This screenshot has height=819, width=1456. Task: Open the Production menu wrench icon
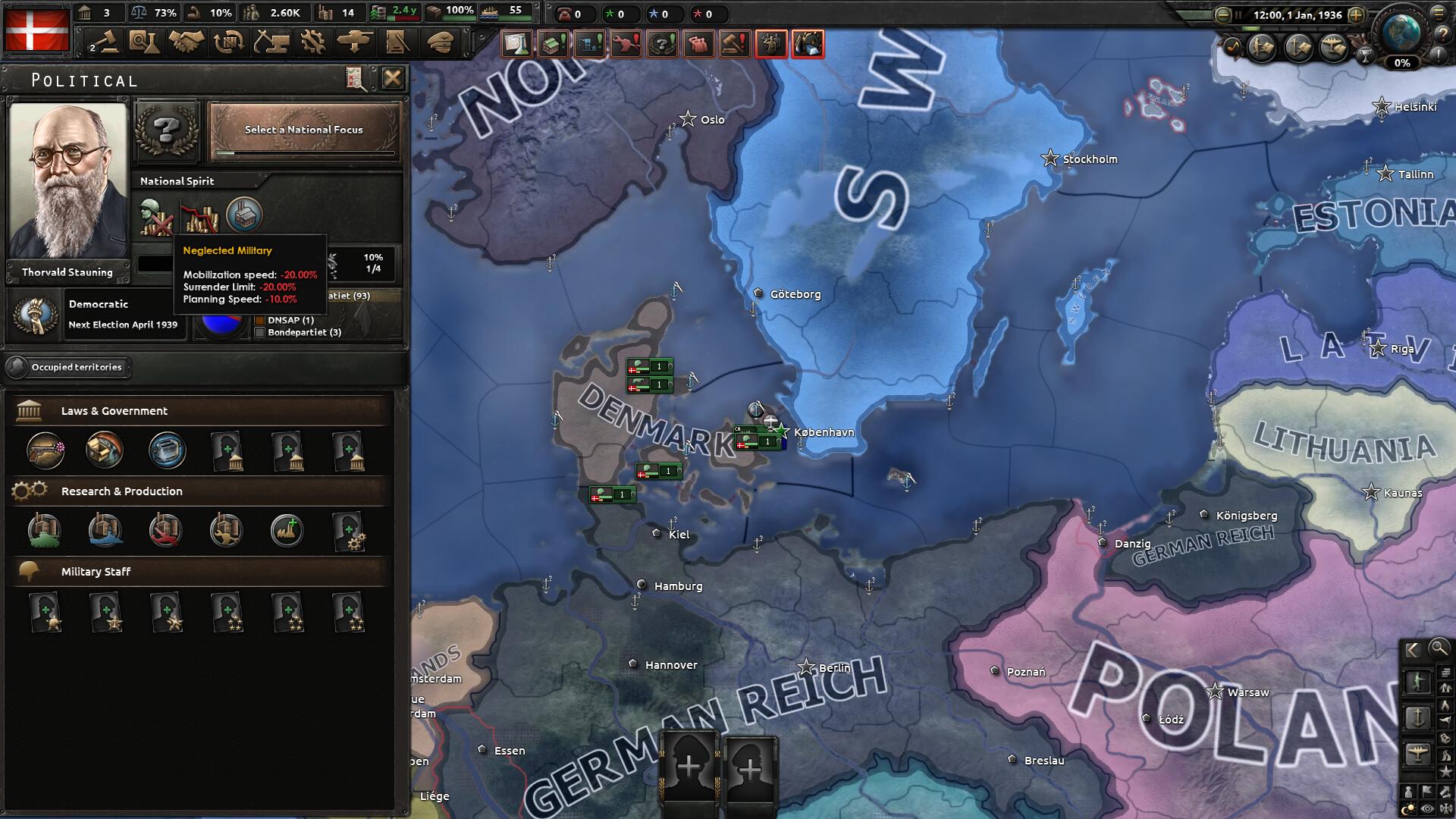[312, 42]
